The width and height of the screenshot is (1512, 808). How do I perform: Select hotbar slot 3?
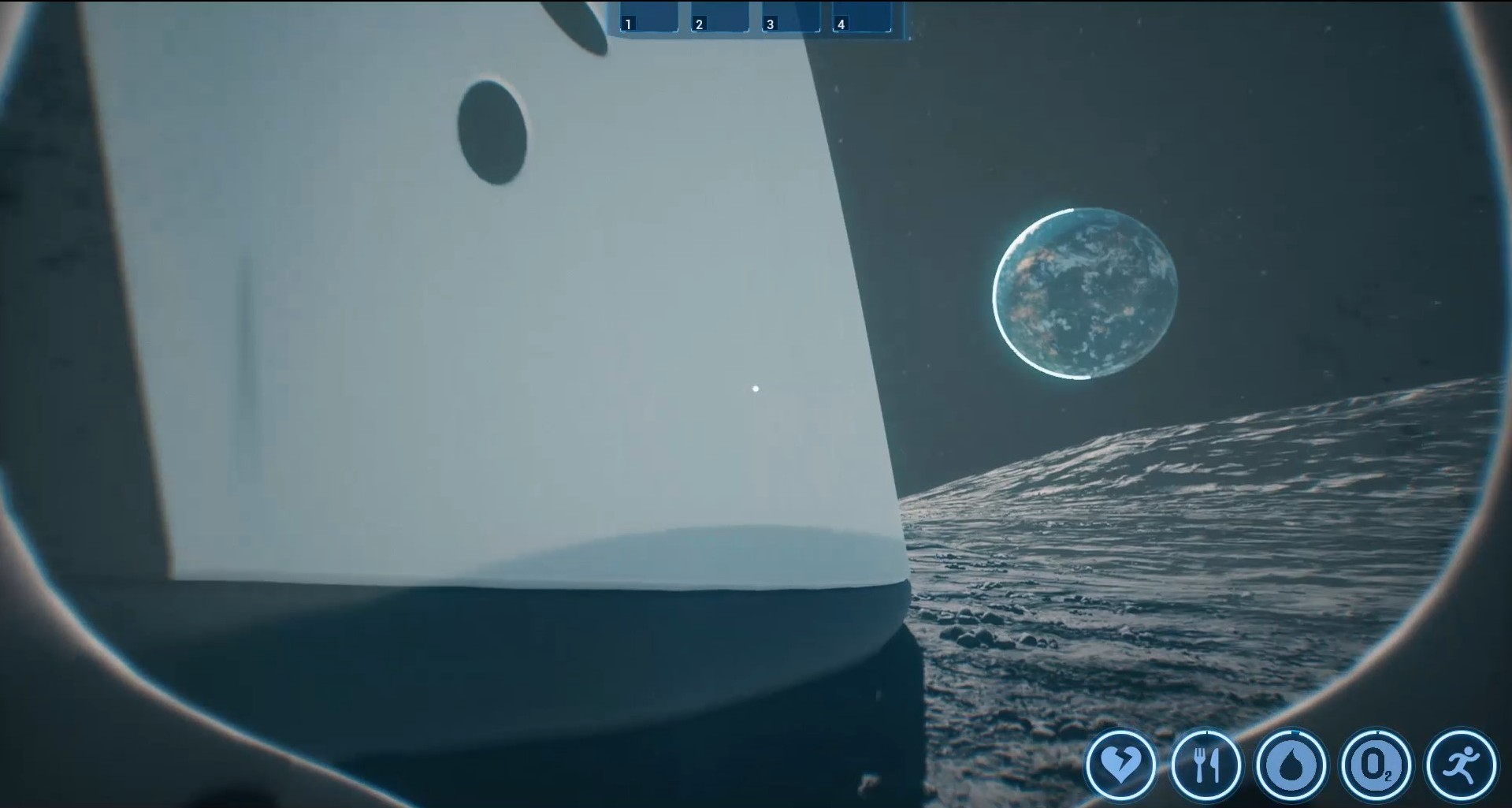pyautogui.click(x=789, y=17)
